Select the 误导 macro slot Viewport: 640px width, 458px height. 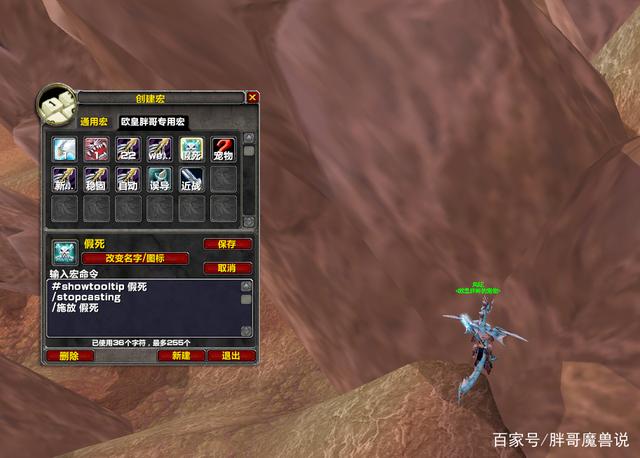pos(159,179)
